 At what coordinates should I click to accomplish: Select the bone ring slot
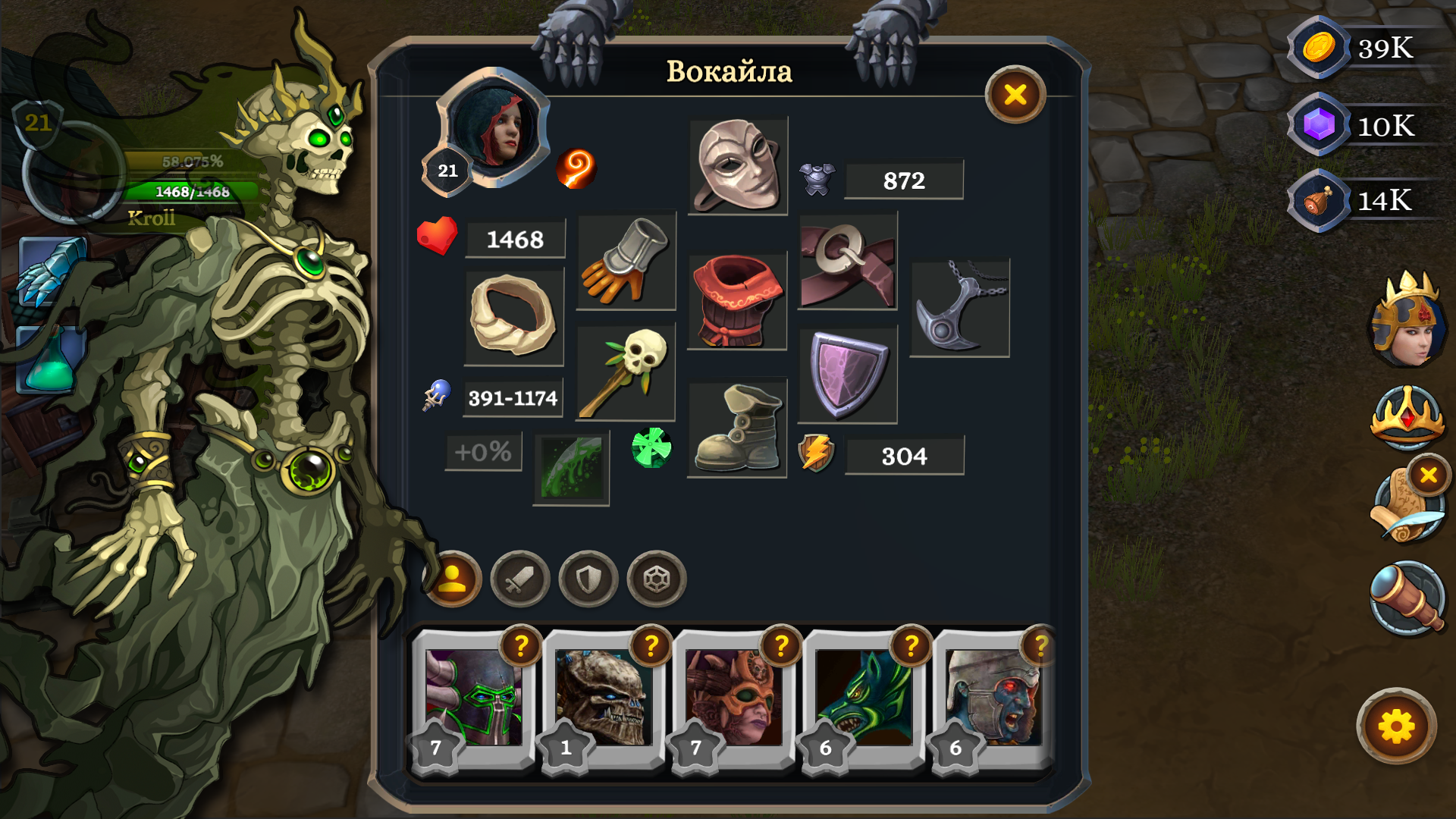[513, 316]
